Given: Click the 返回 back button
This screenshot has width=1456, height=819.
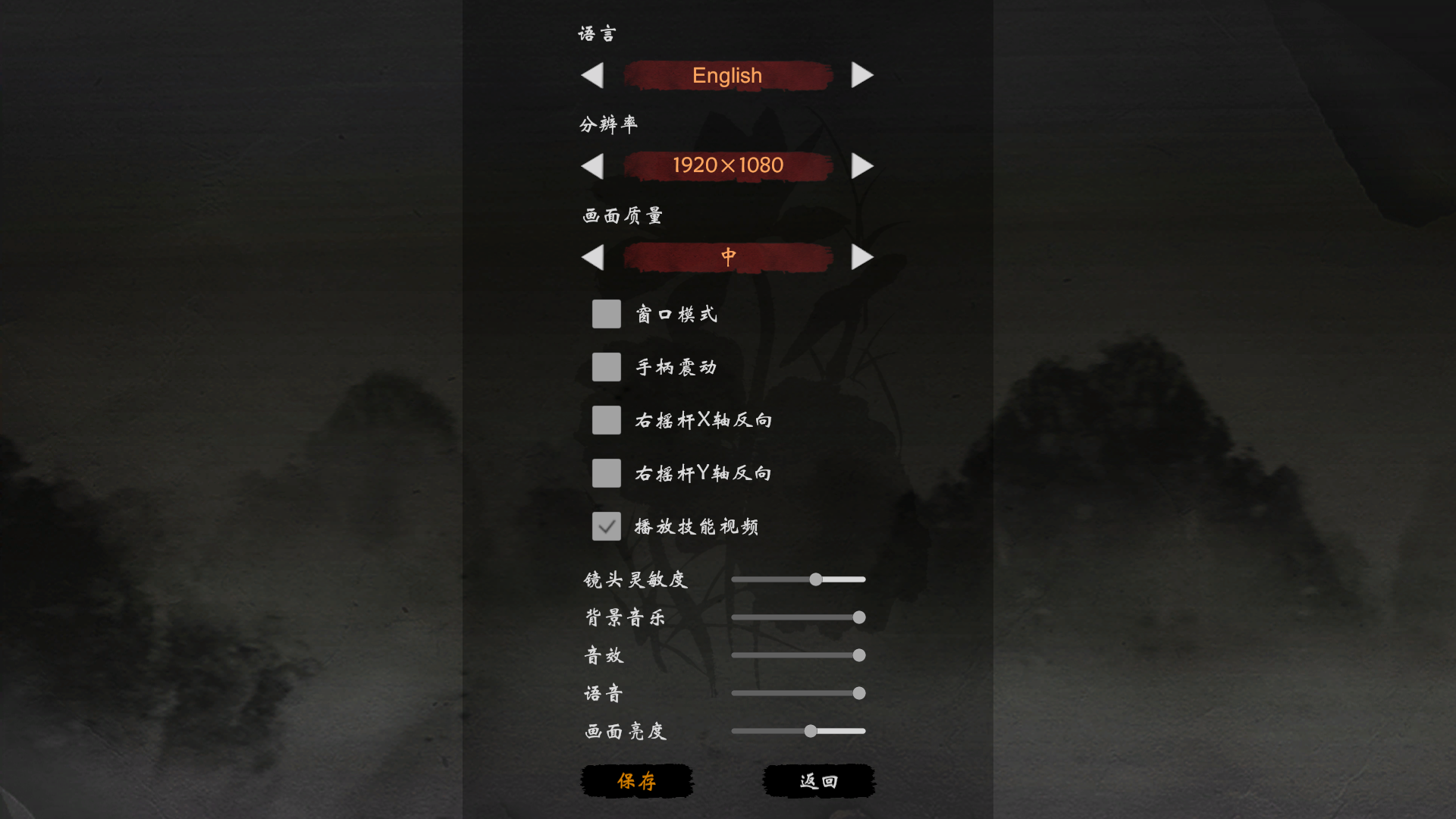Looking at the screenshot, I should [818, 781].
